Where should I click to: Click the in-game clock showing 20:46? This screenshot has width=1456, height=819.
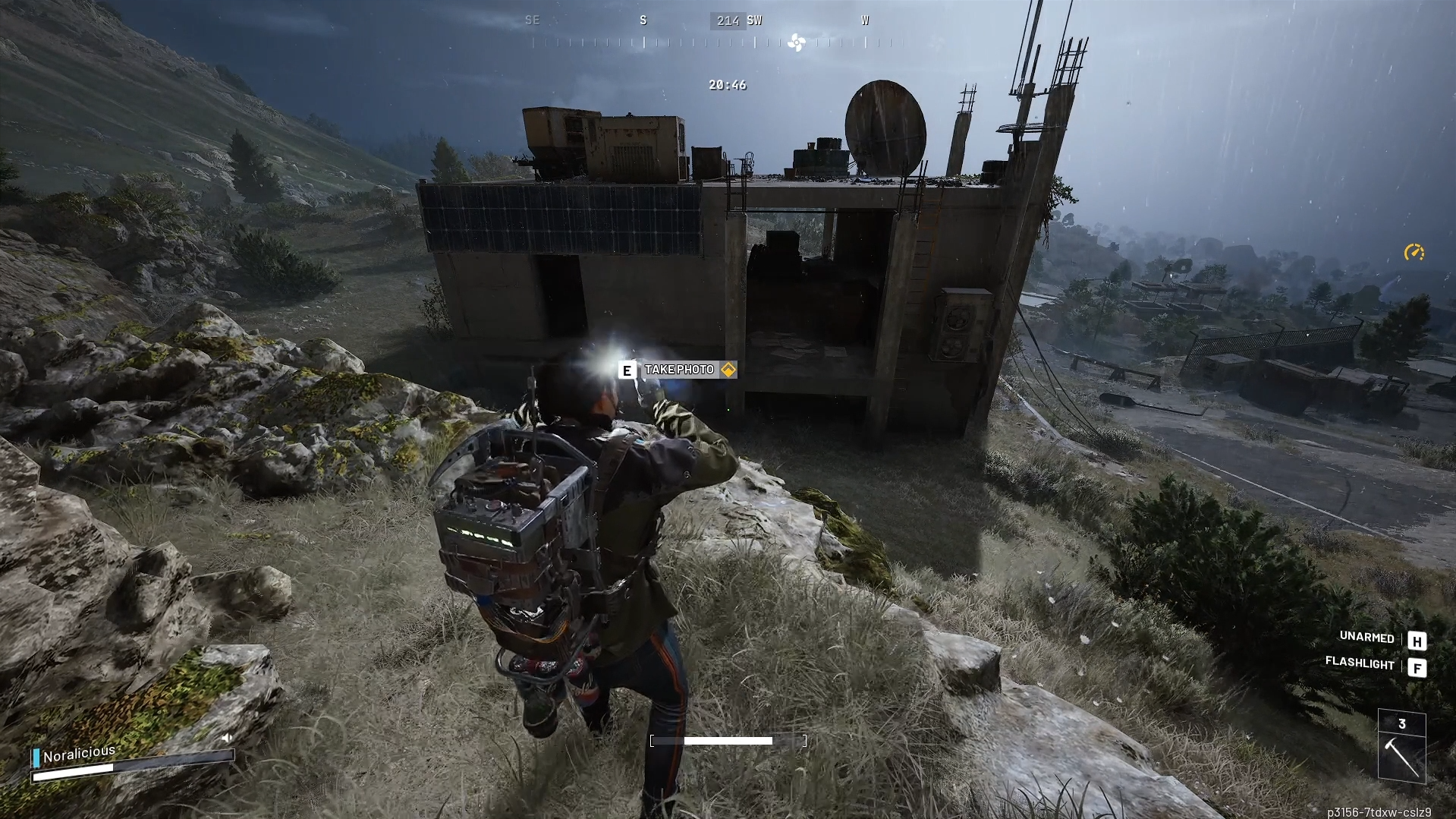(726, 85)
